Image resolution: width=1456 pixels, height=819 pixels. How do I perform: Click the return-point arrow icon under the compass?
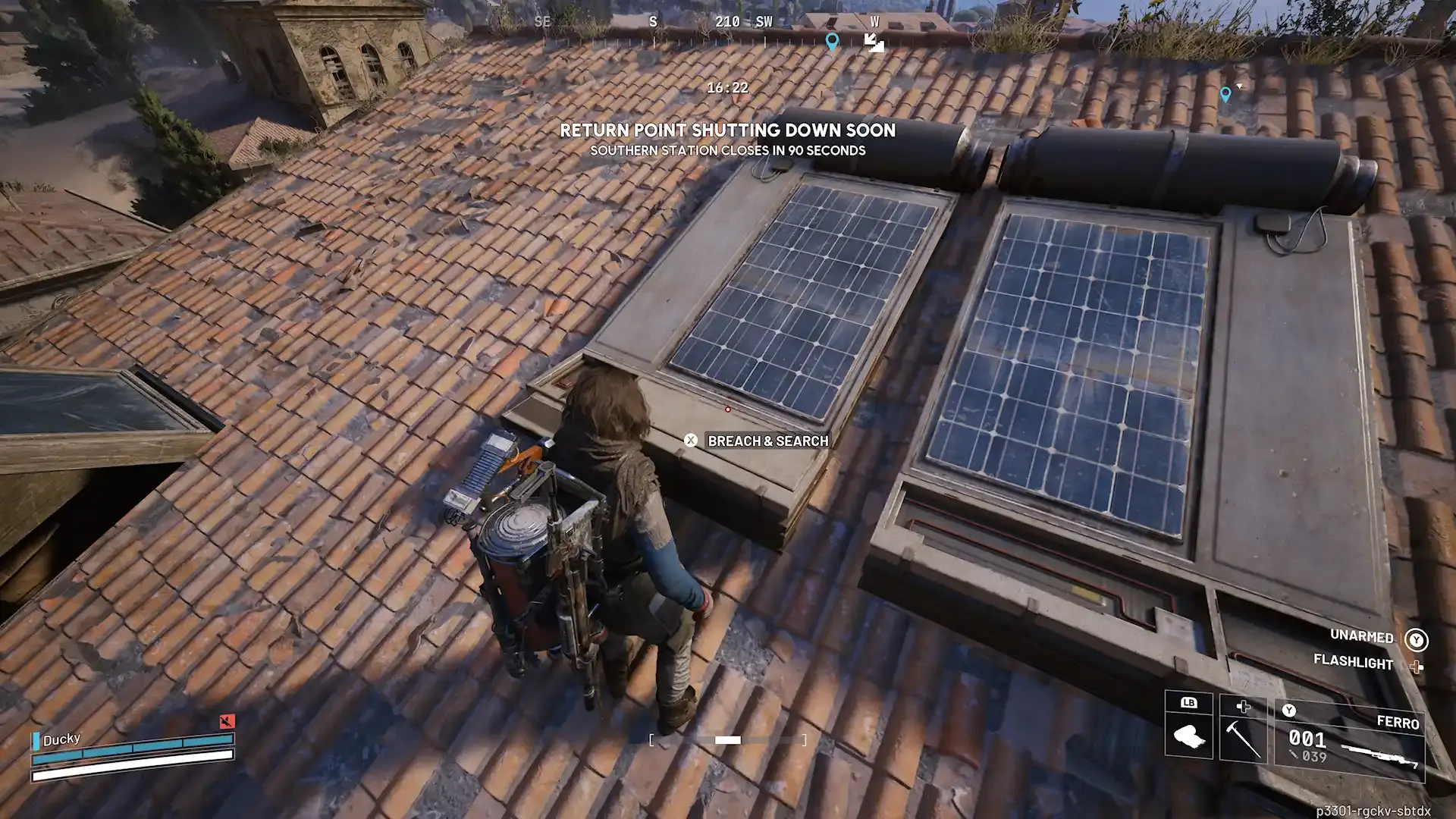876,45
